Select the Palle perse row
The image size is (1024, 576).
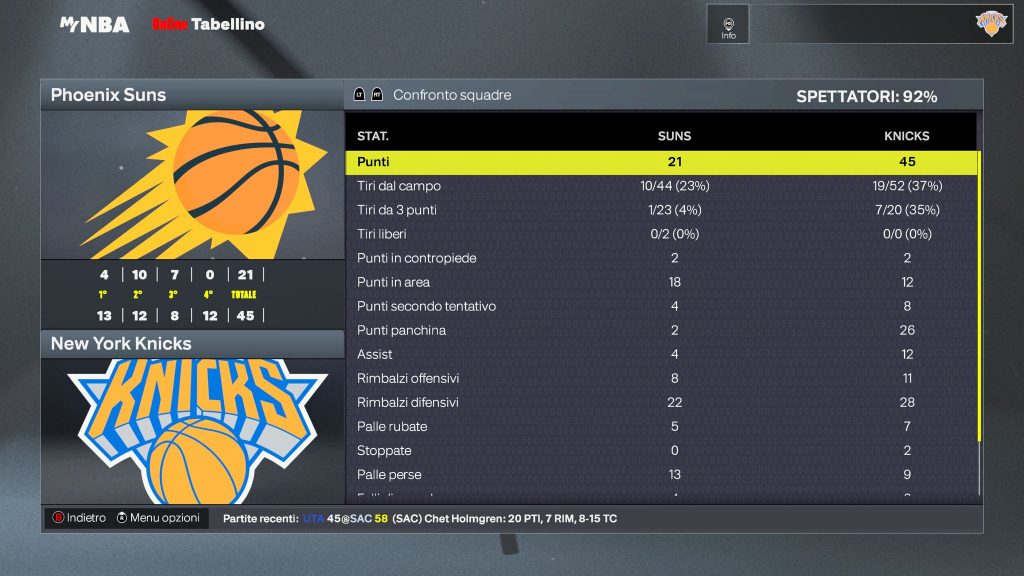click(x=660, y=474)
